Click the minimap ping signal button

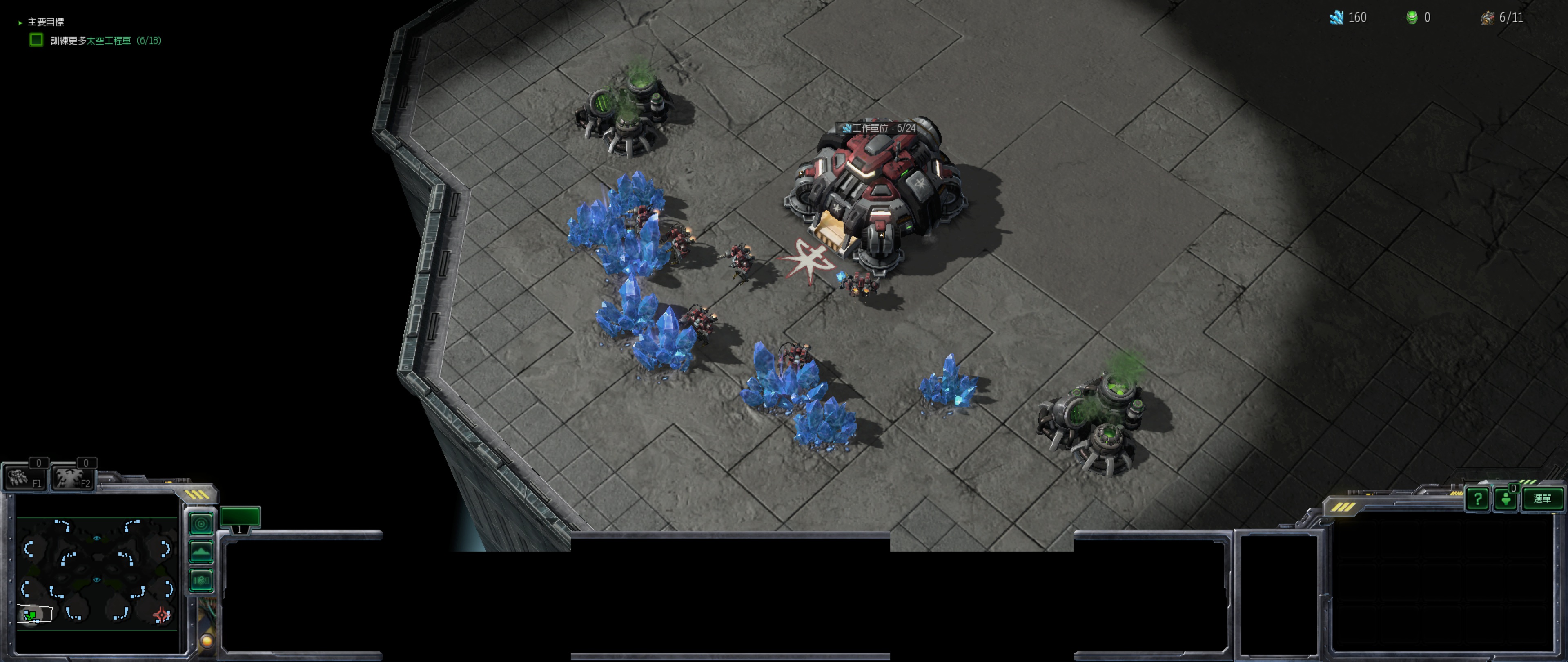(x=201, y=523)
